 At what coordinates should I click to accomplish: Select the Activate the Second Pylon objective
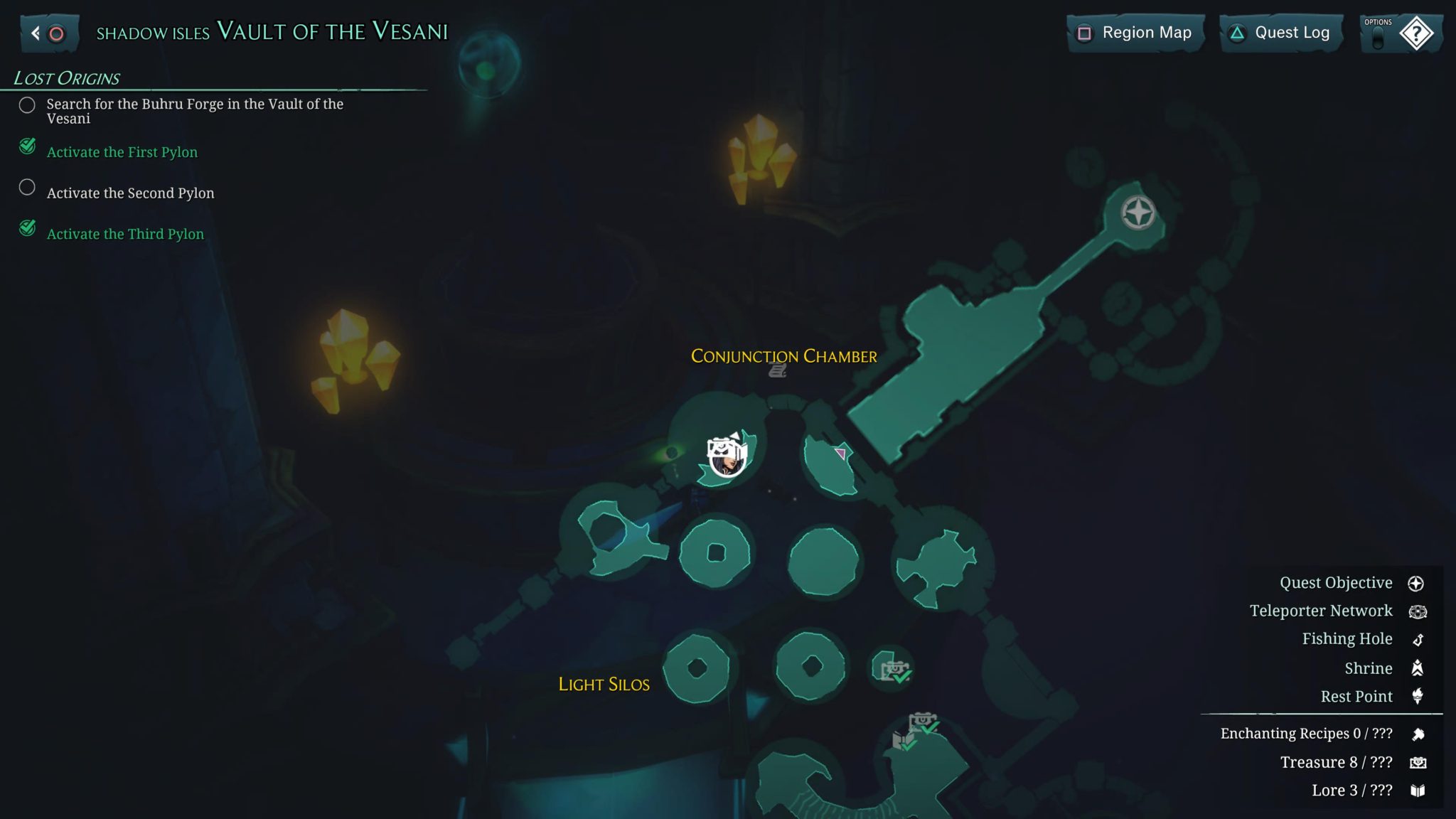[130, 193]
